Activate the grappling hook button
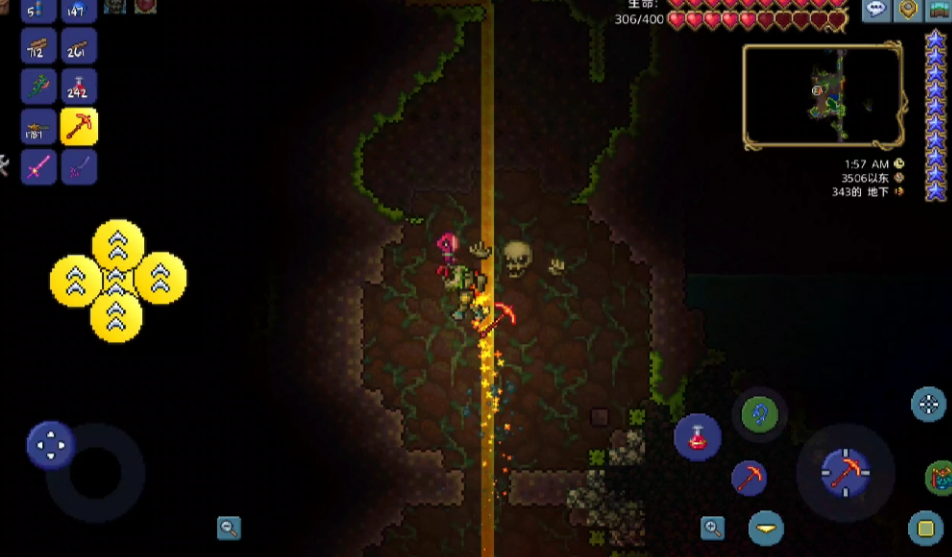 pyautogui.click(x=760, y=413)
